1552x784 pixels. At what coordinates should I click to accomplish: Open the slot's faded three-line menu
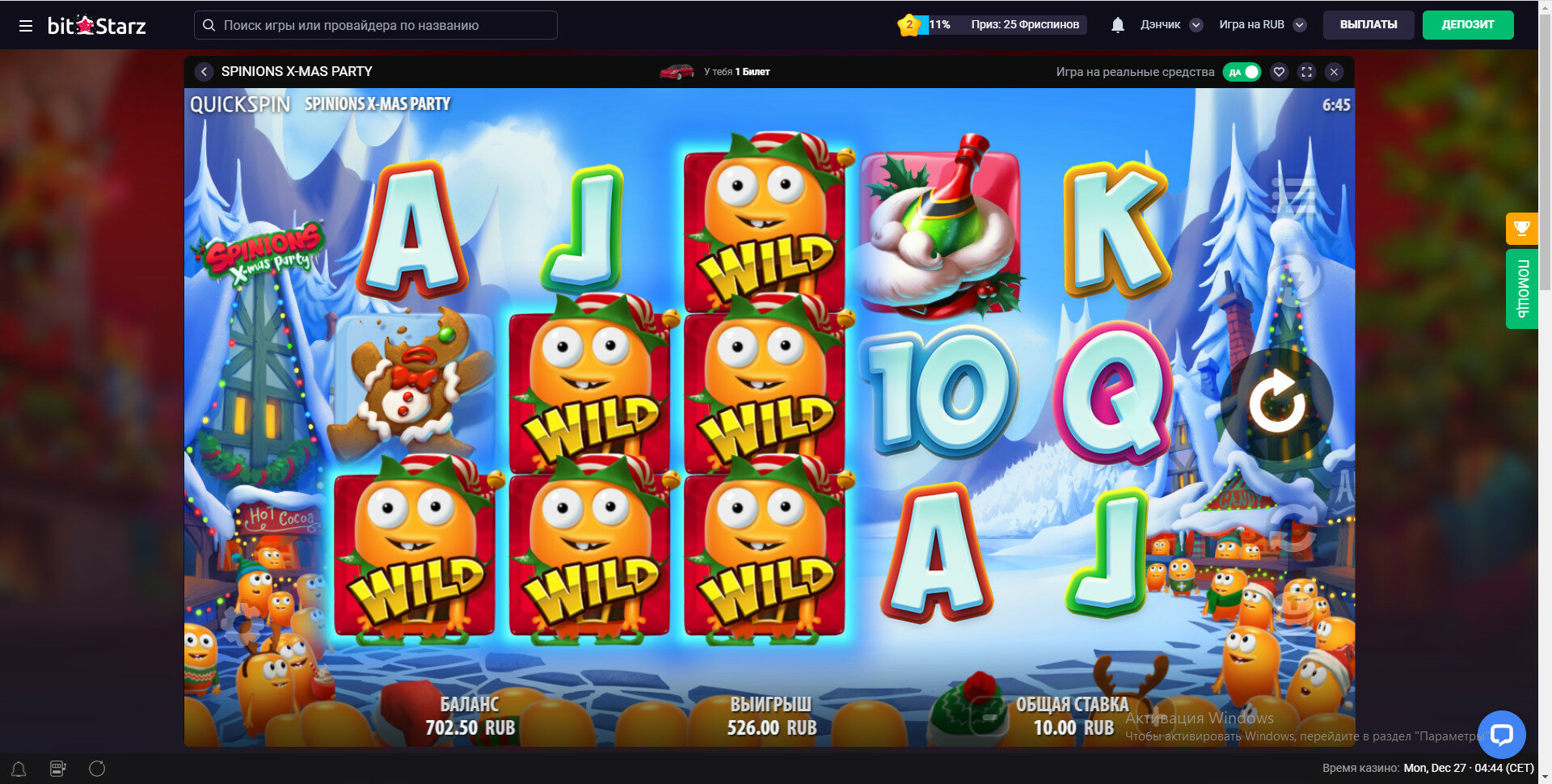[x=1293, y=196]
